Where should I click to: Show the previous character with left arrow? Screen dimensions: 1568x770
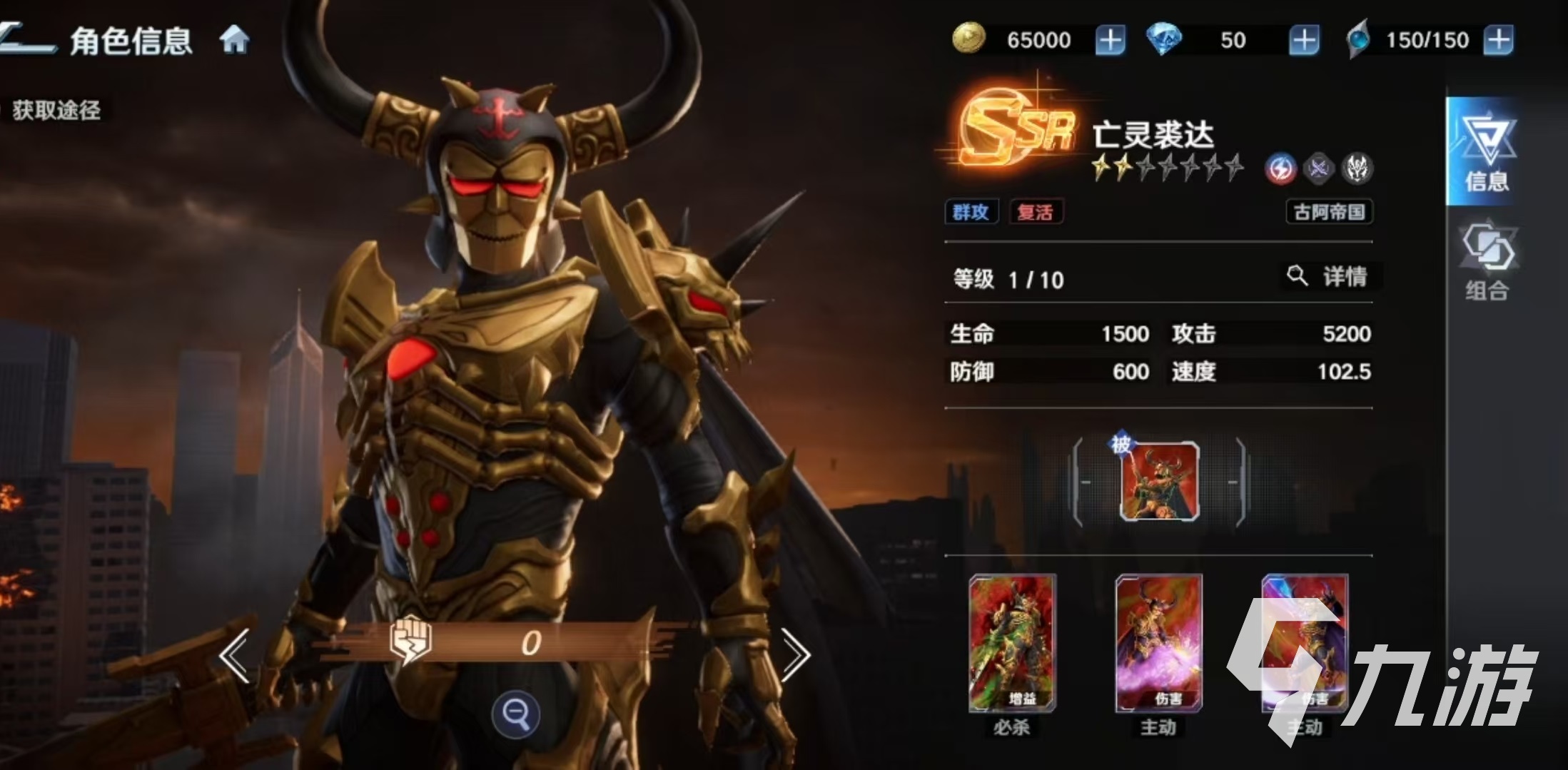[x=235, y=655]
